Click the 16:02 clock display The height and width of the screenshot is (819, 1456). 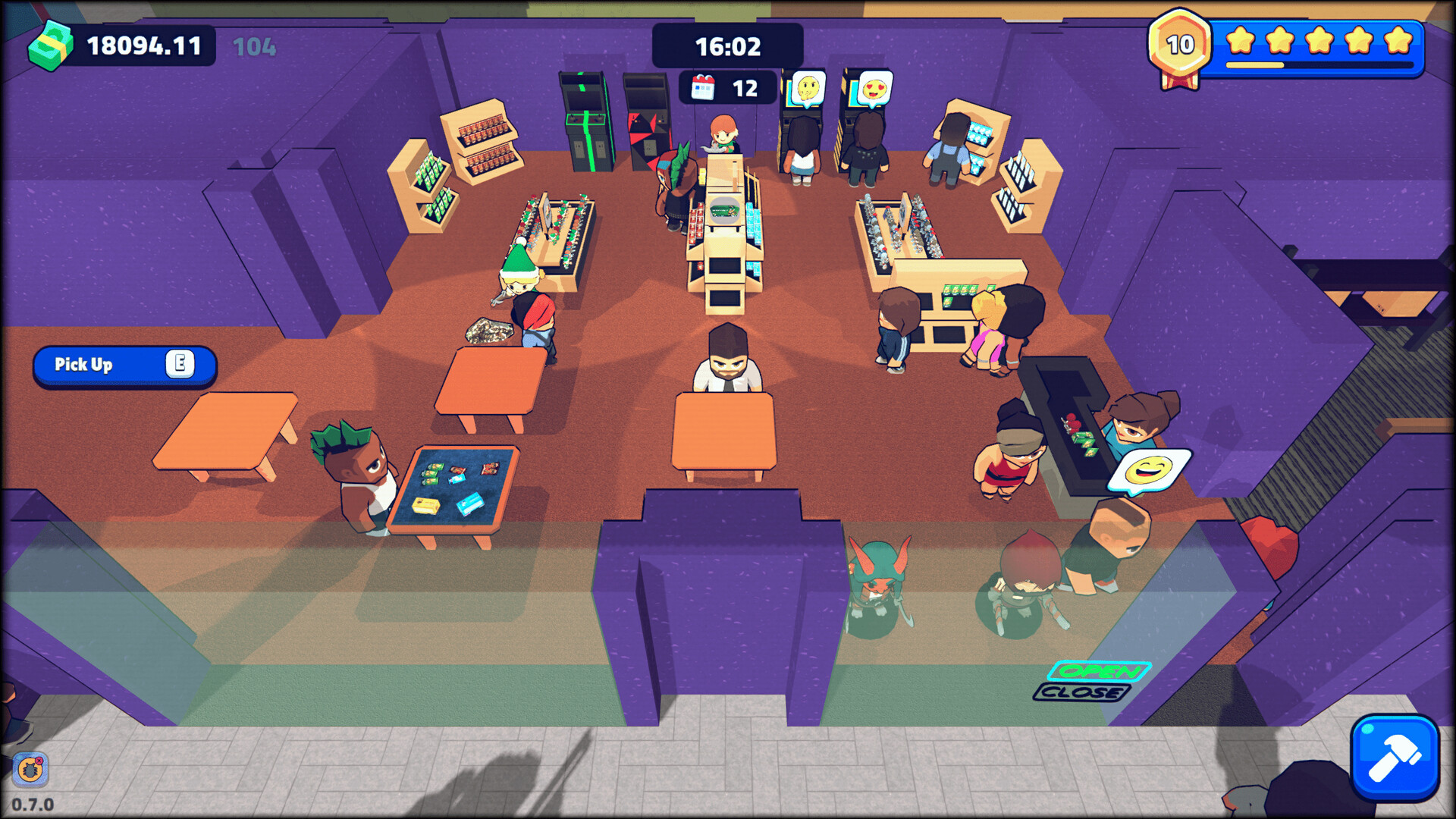727,45
